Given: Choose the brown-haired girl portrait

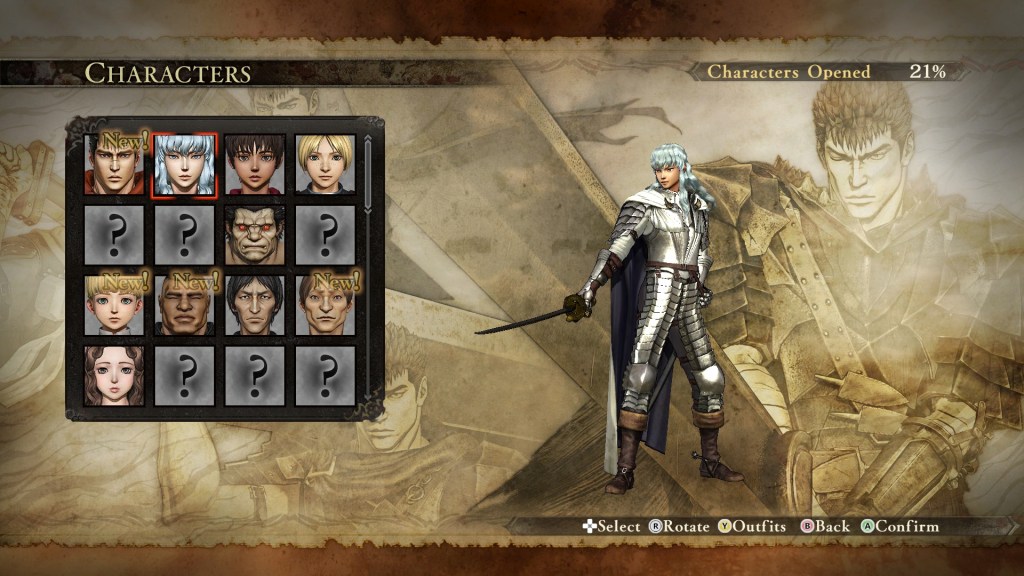Looking at the screenshot, I should click(x=115, y=375).
